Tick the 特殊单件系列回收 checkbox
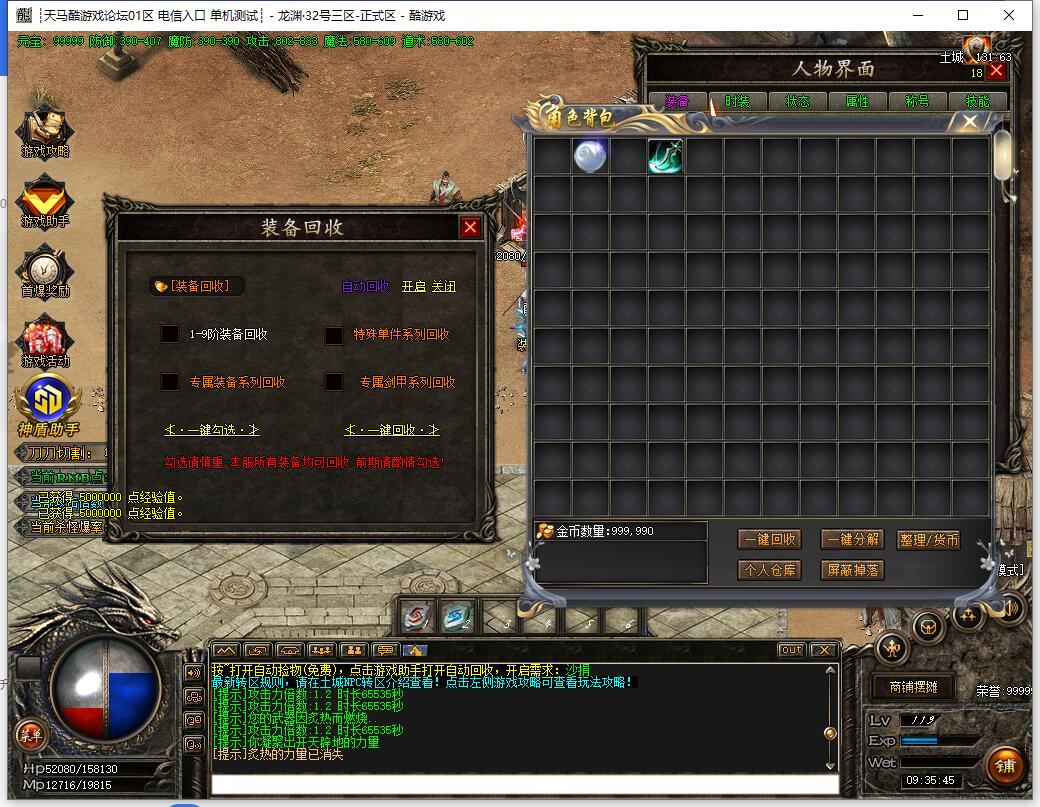 coord(334,335)
